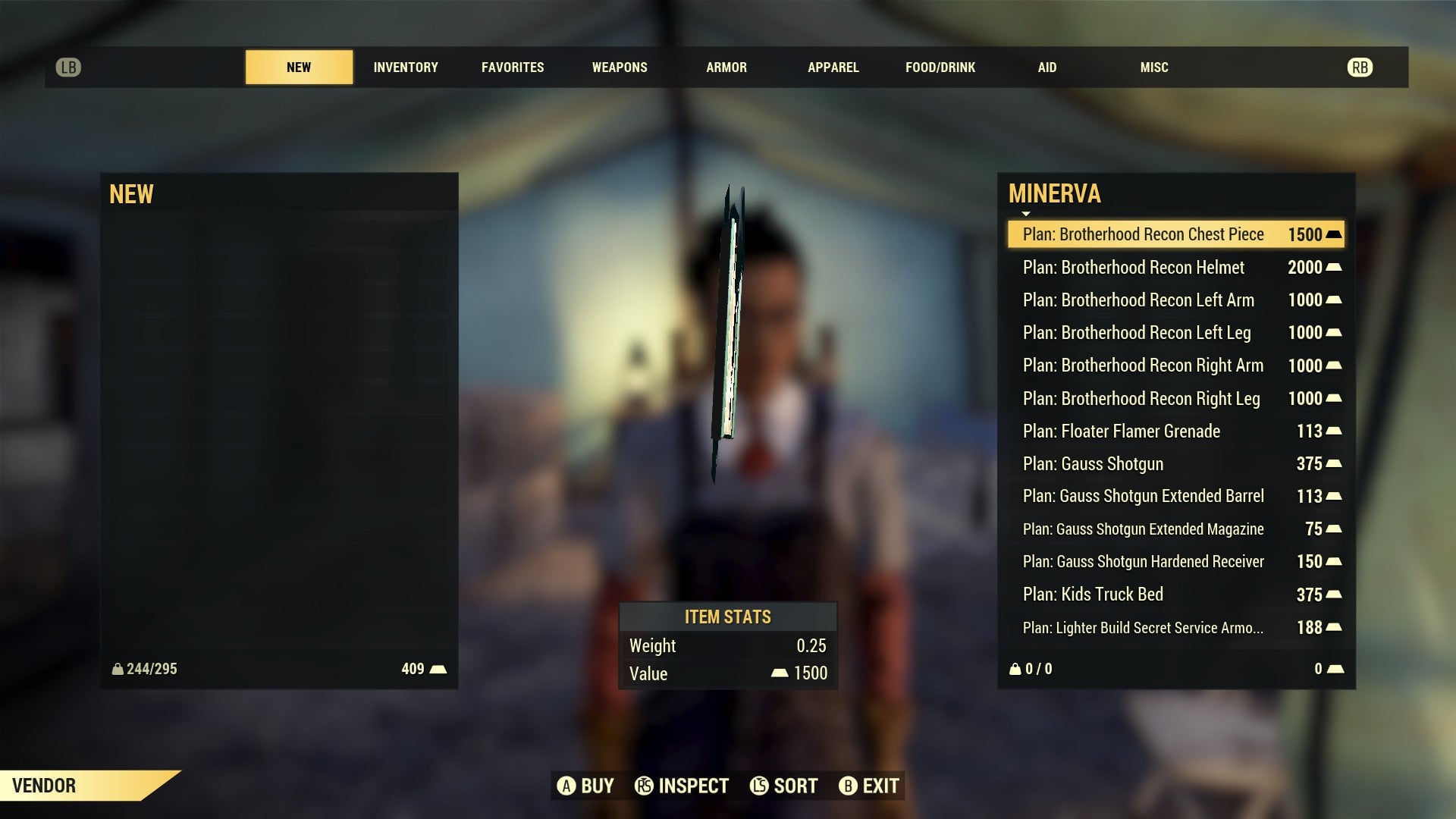
Task: Click the lock icon beside 244/295 capacity
Action: (x=118, y=668)
